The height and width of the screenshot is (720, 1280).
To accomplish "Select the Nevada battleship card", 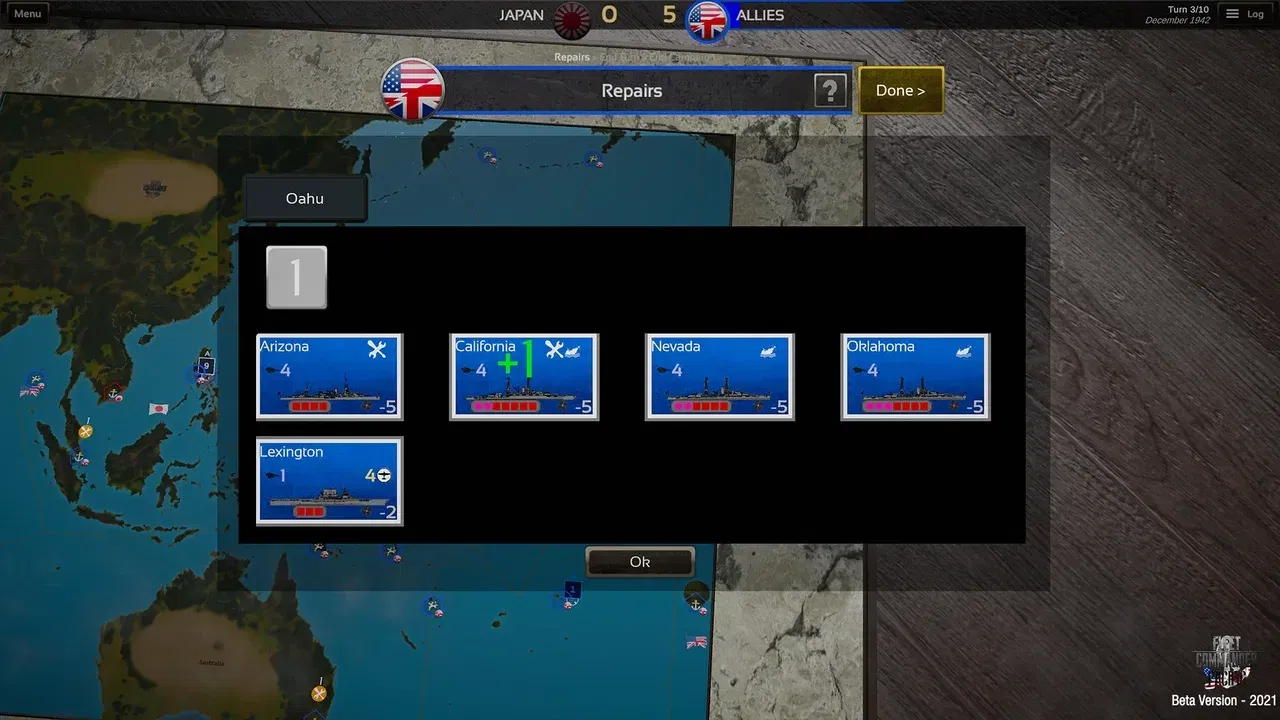I will coord(719,376).
